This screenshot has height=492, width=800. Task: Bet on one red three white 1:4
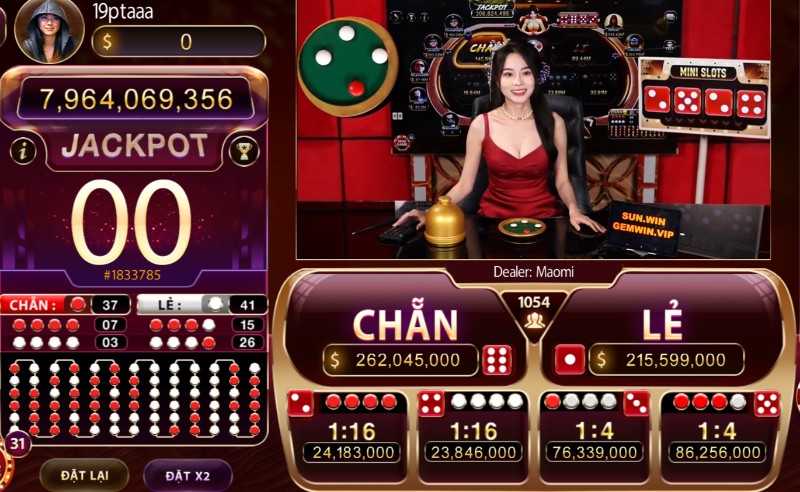(596, 430)
